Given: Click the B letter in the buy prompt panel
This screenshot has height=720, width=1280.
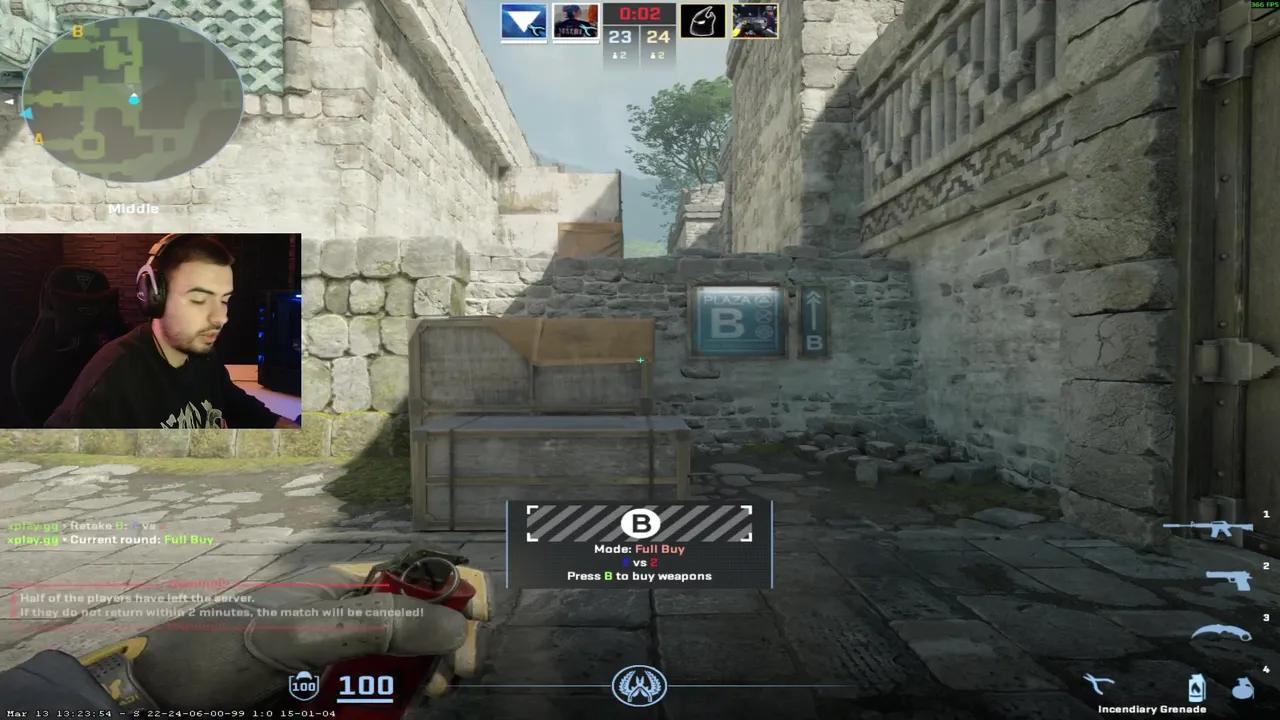Looking at the screenshot, I should 641,524.
